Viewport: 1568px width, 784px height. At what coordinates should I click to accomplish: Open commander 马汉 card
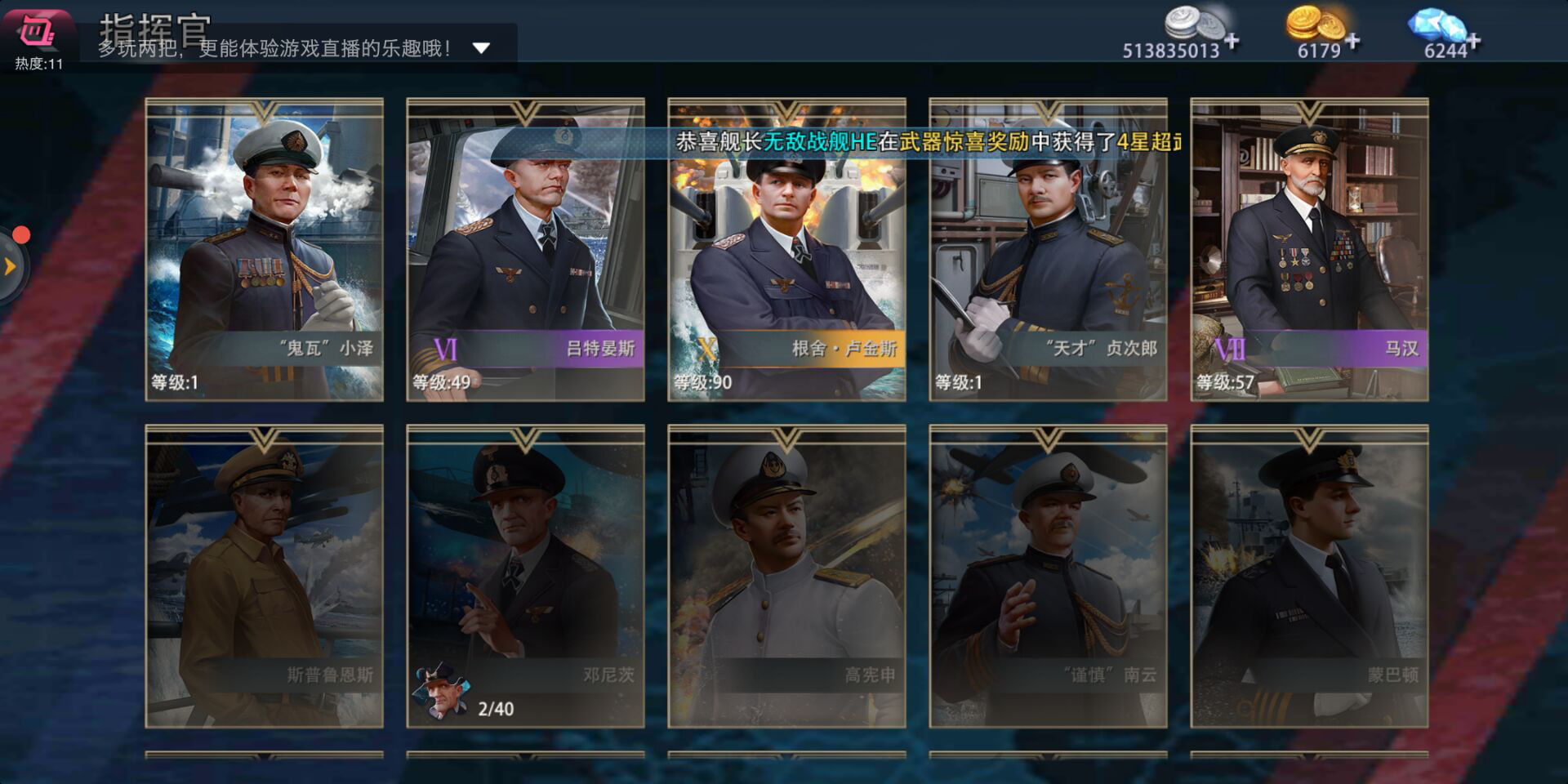point(1309,249)
